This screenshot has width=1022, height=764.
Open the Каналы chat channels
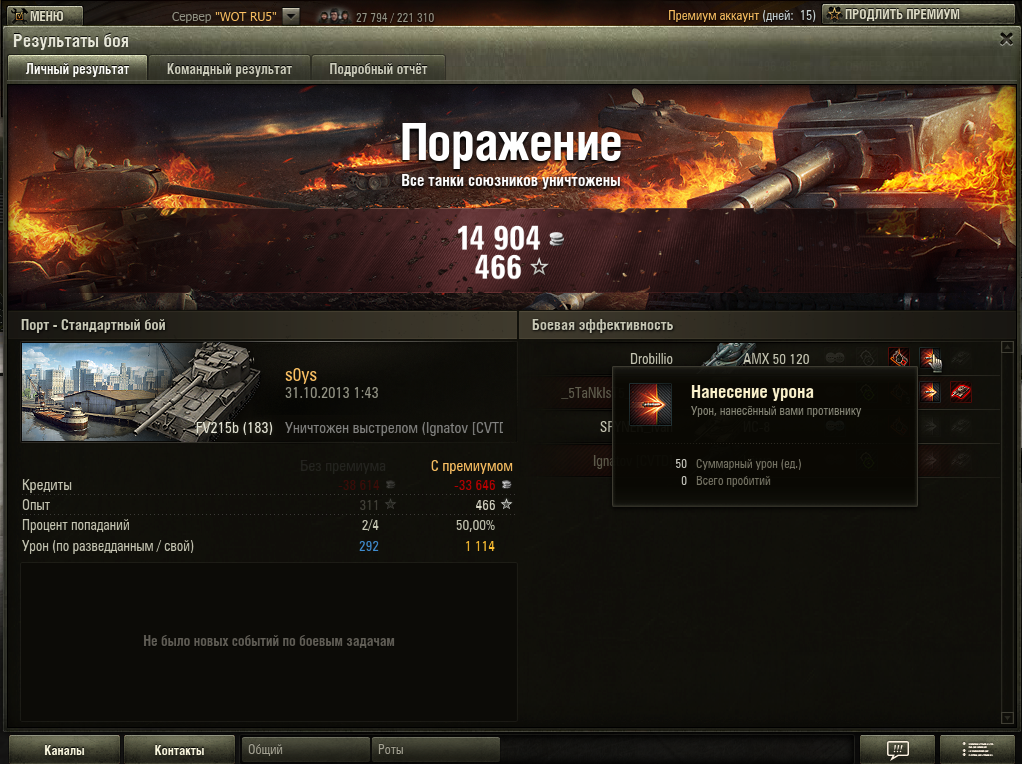click(64, 750)
